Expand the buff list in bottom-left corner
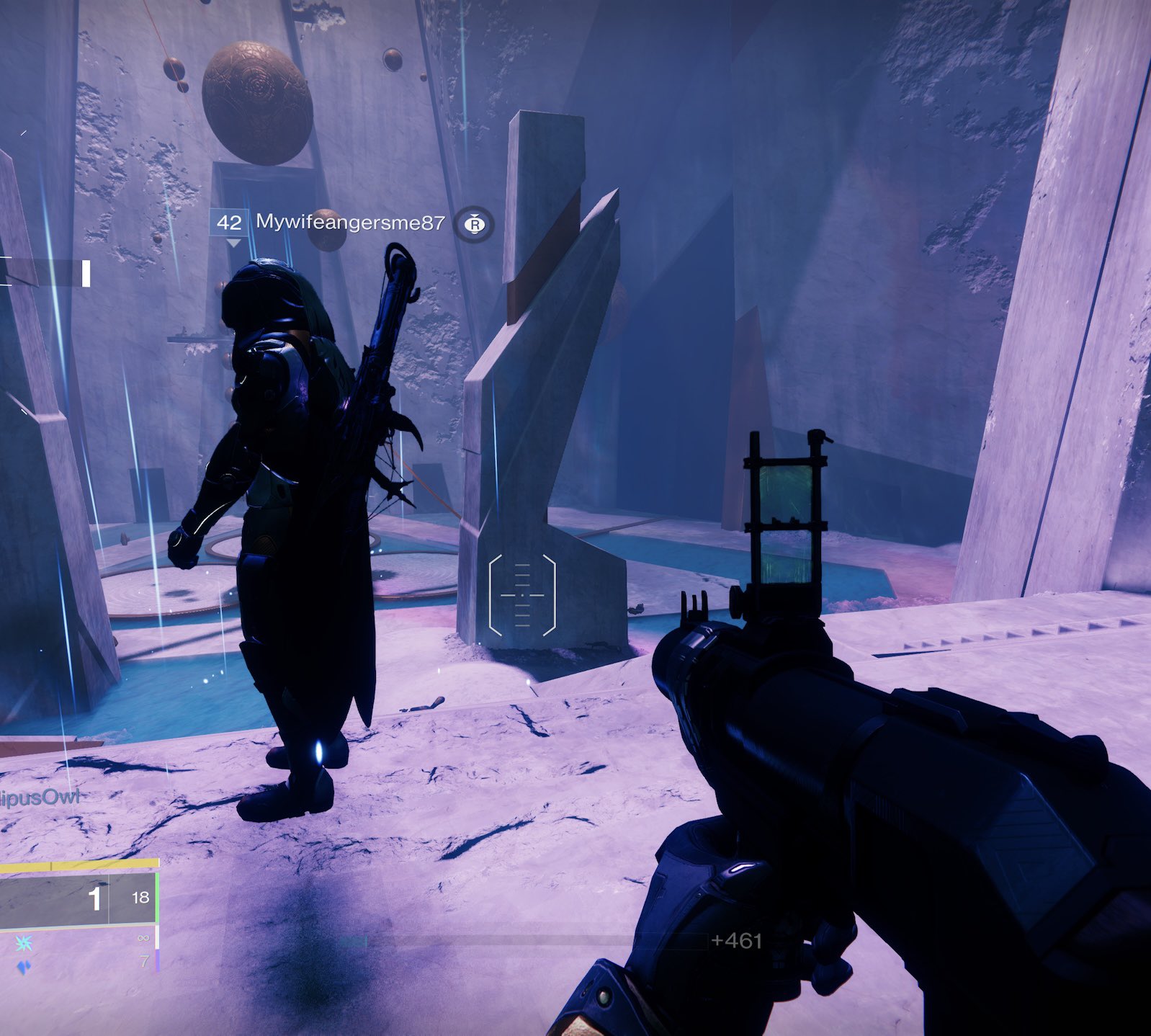The height and width of the screenshot is (1036, 1151). coord(25,955)
